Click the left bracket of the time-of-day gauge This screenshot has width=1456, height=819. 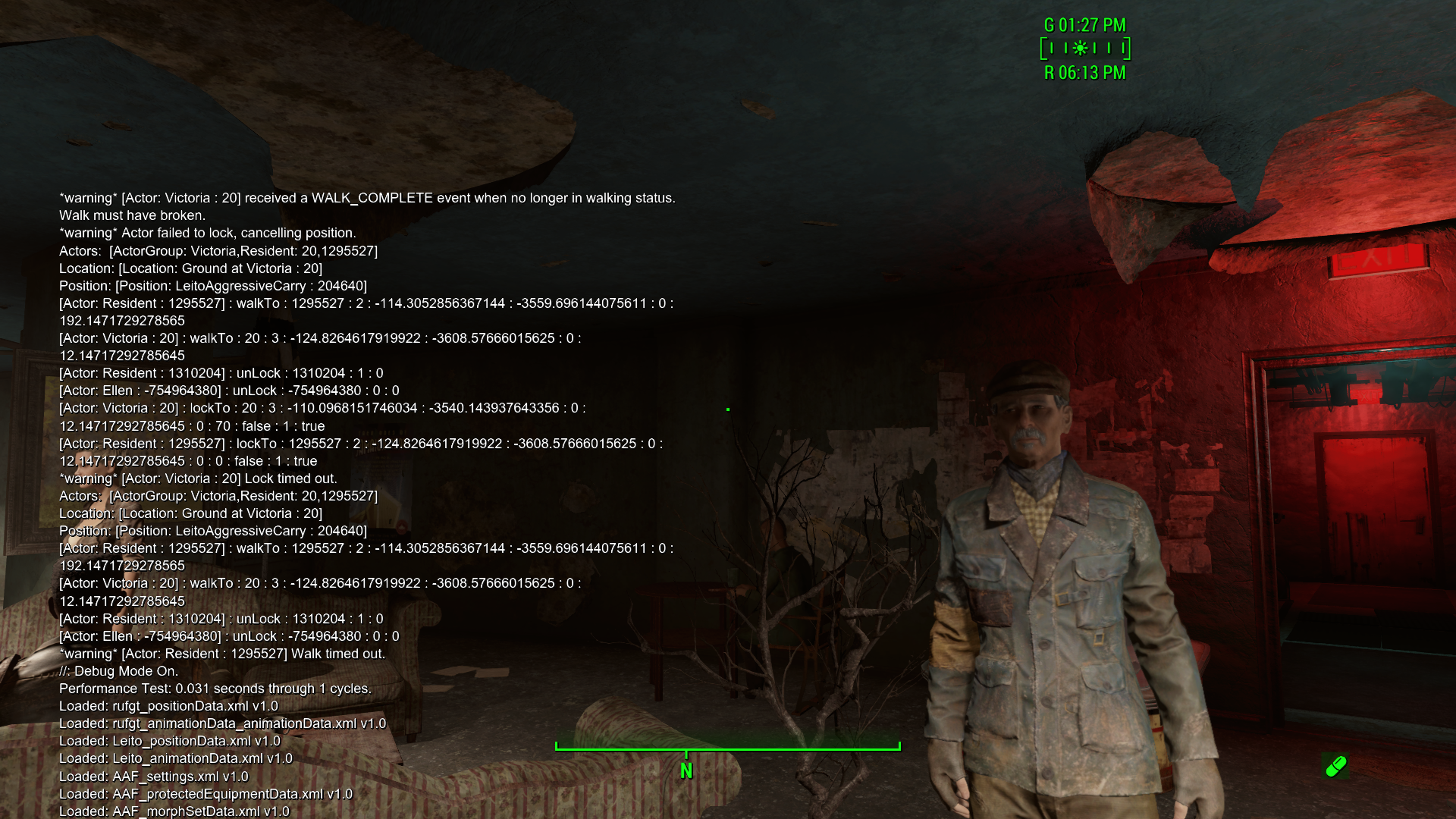tap(1046, 48)
